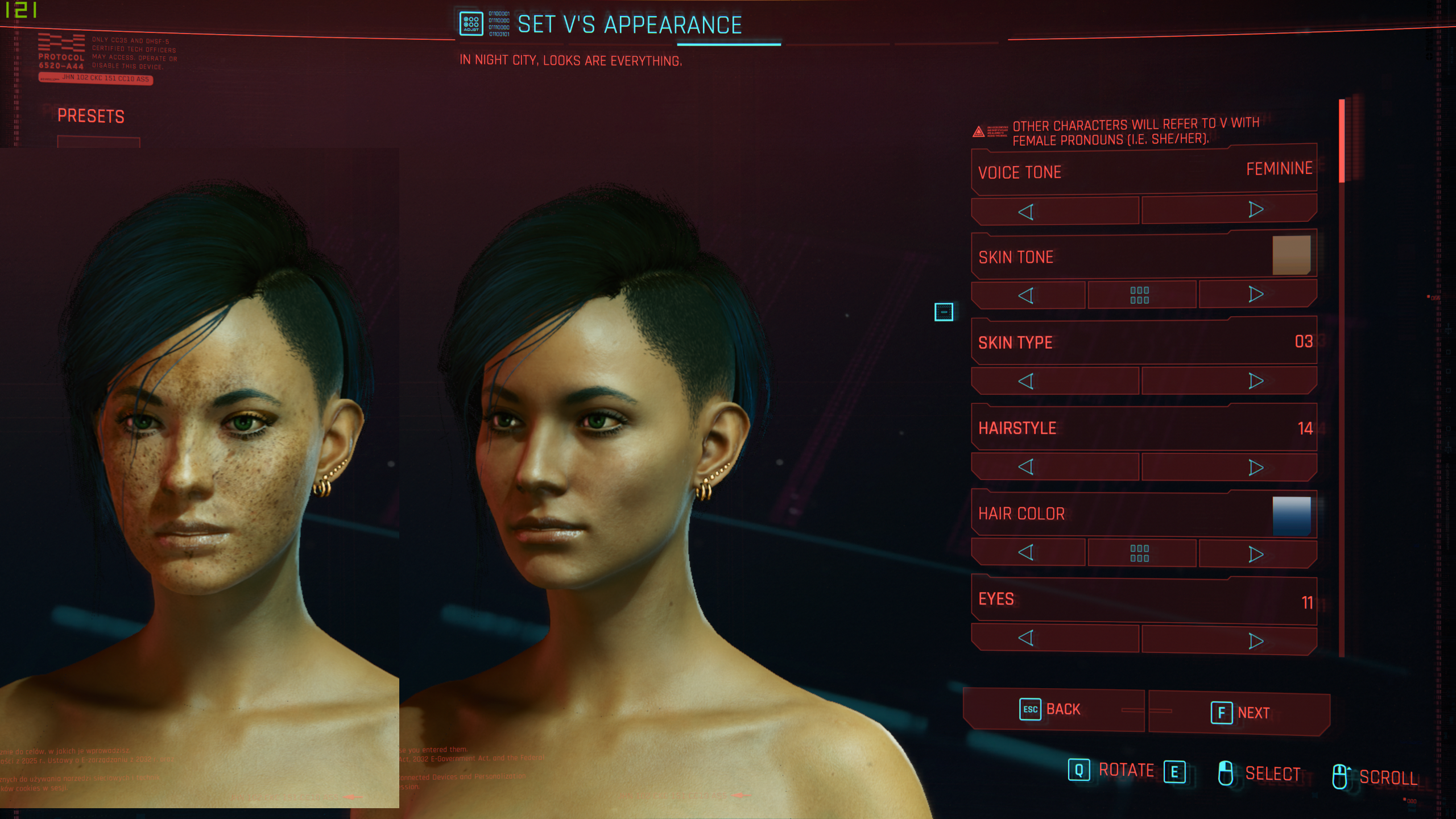The width and height of the screenshot is (1456, 819).
Task: Choose next Hair Color
Action: [x=1256, y=554]
